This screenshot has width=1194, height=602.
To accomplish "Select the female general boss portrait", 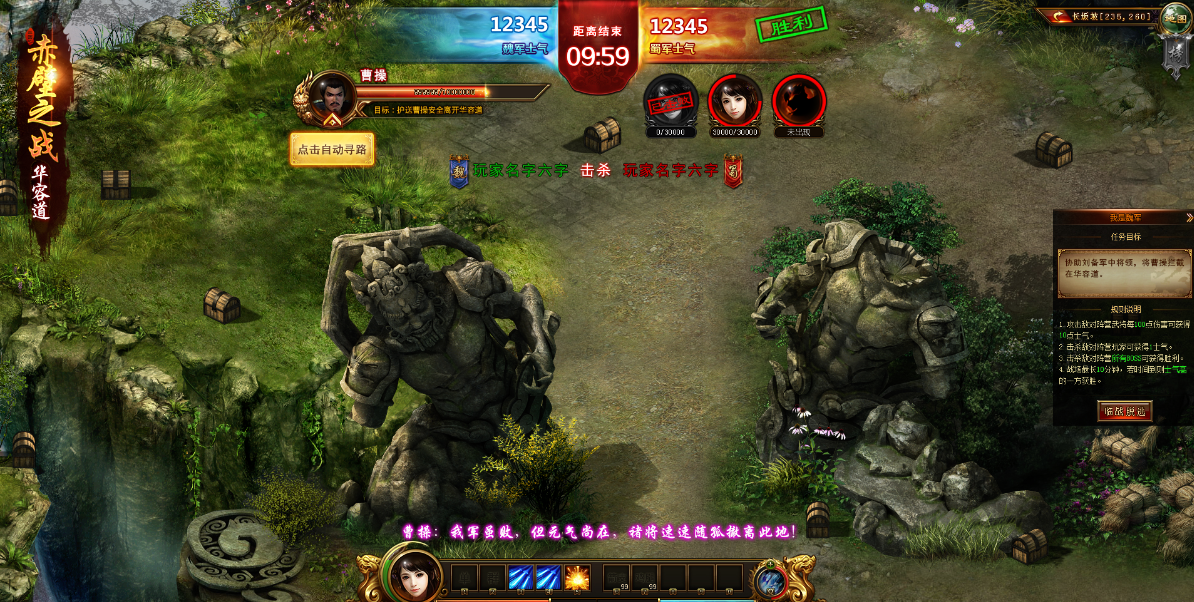I will pyautogui.click(x=735, y=100).
